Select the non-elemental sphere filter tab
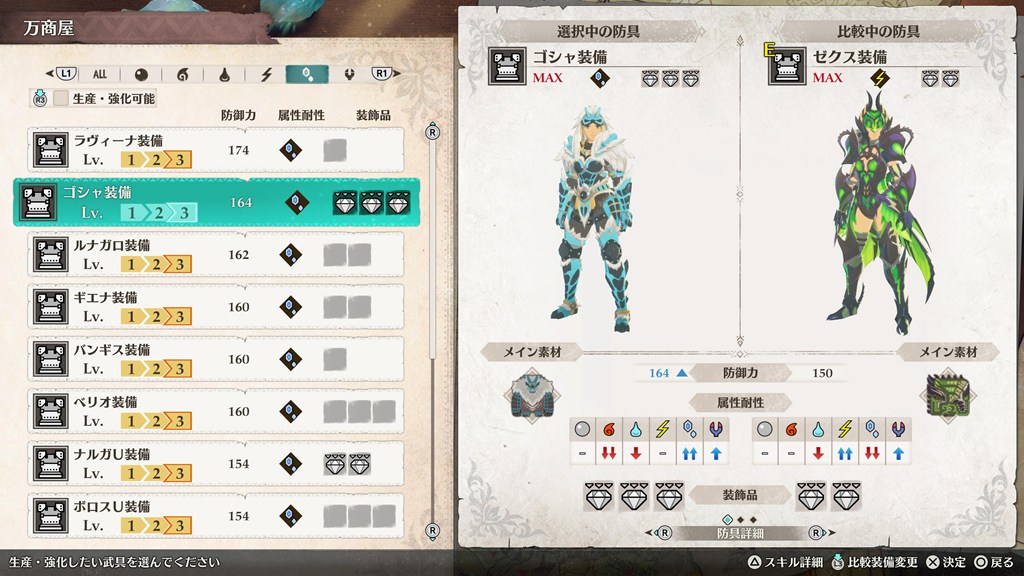This screenshot has width=1024, height=576. pos(141,74)
